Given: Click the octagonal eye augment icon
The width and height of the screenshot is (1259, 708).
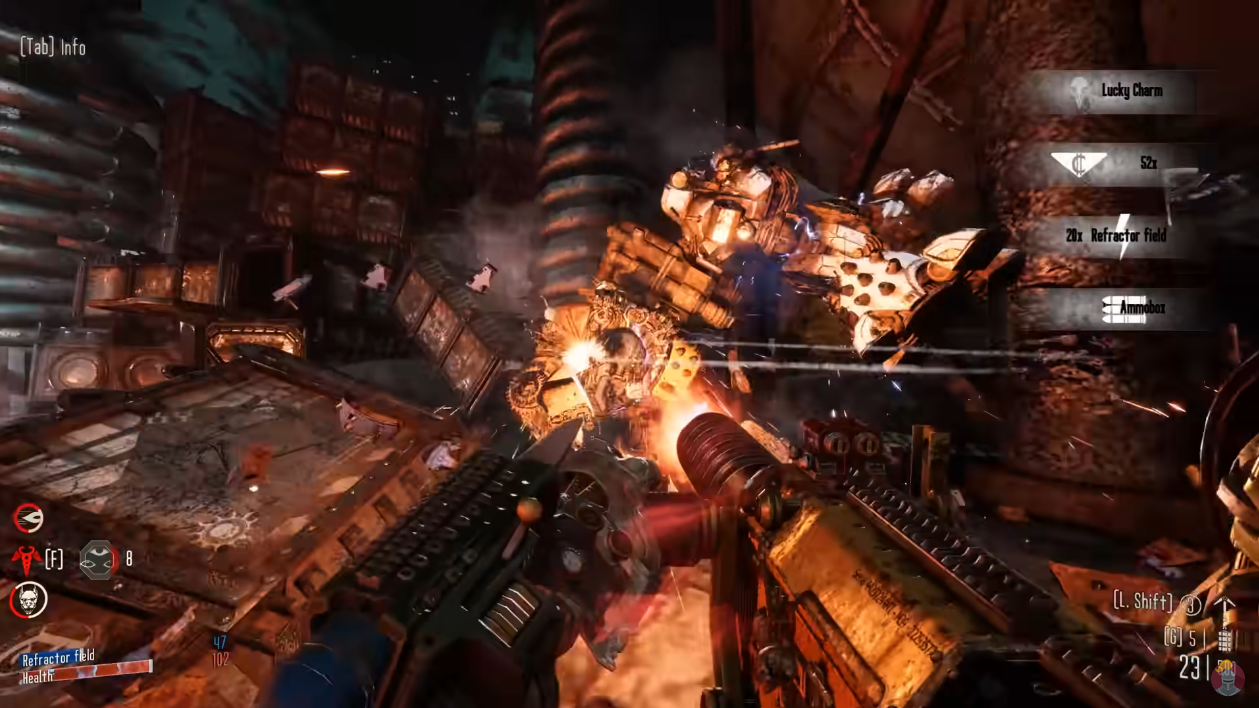Looking at the screenshot, I should click(97, 560).
